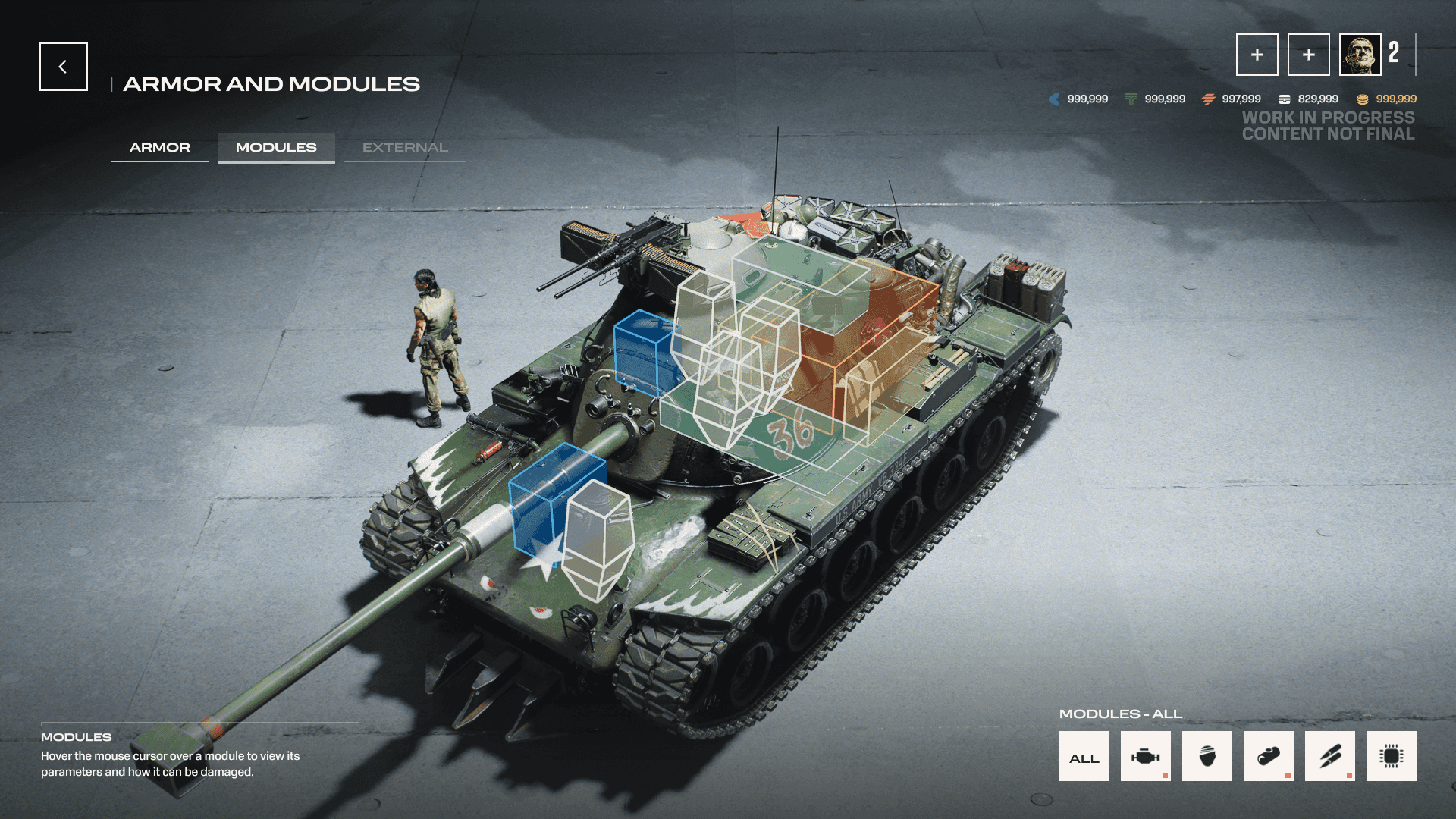Image resolution: width=1456 pixels, height=819 pixels.
Task: Filter modules by the ammunition shells icon
Action: coord(1329,756)
